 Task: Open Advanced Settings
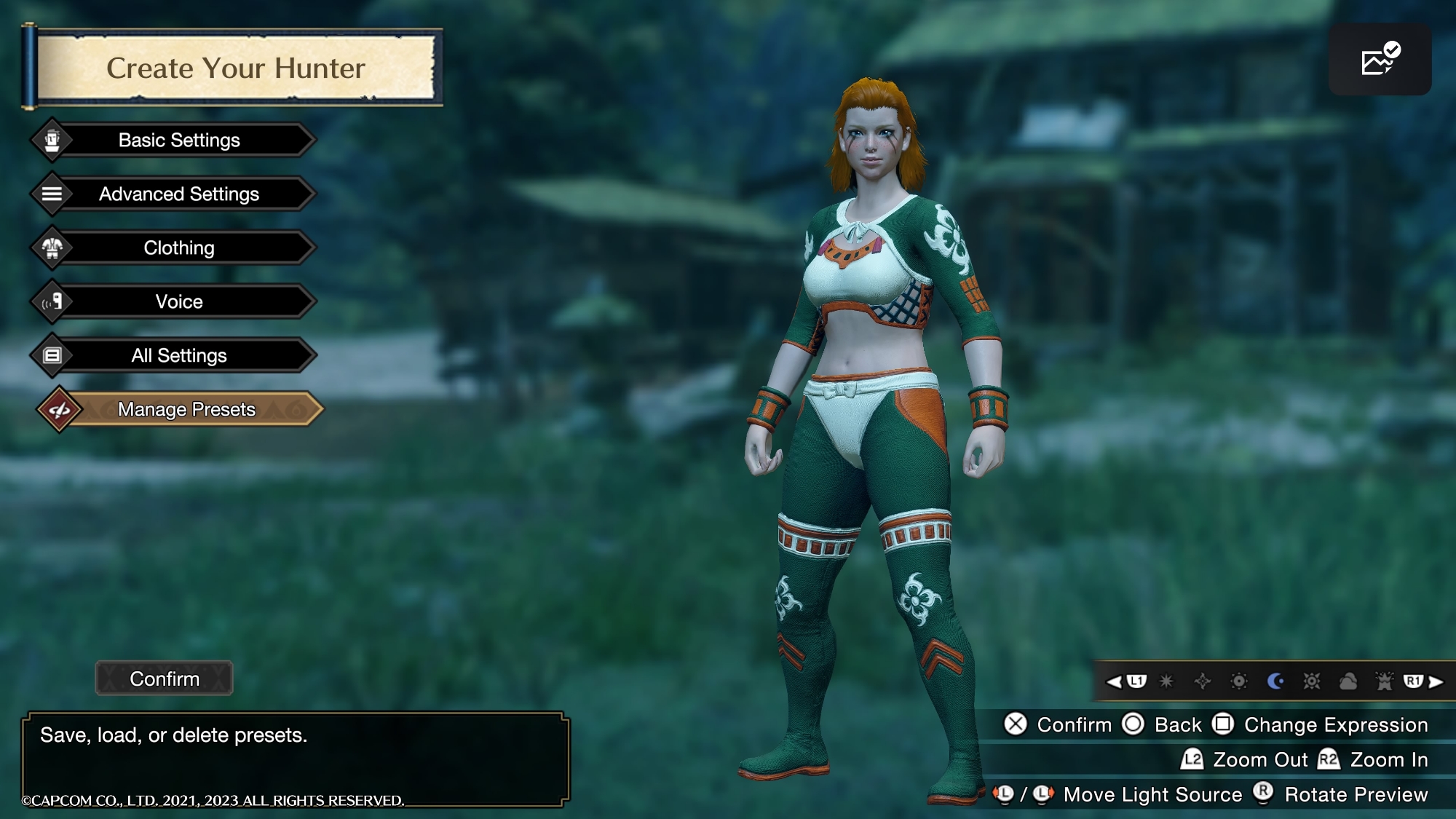pyautogui.click(x=179, y=194)
